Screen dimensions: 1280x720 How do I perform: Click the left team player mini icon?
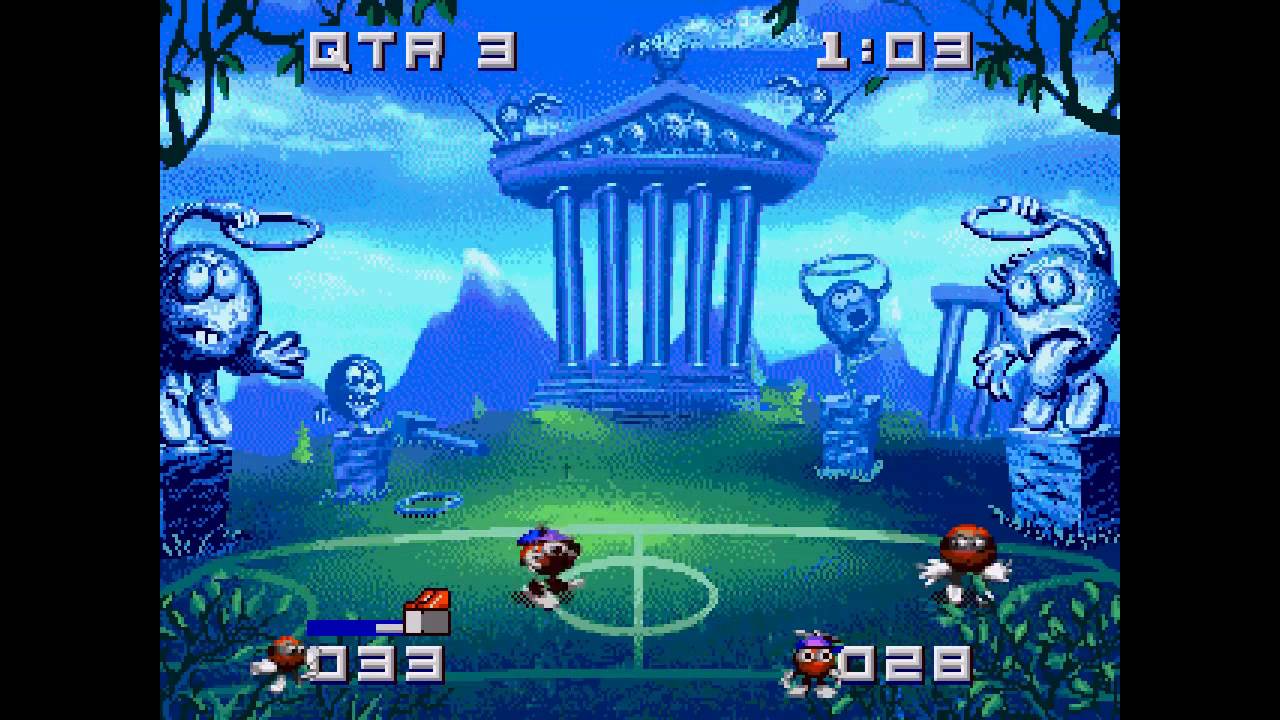coord(285,660)
